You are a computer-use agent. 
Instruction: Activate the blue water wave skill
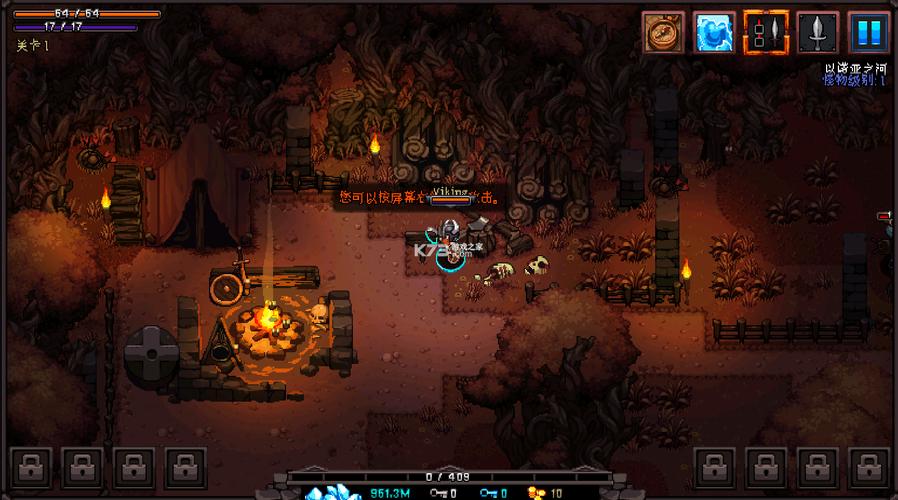[712, 31]
